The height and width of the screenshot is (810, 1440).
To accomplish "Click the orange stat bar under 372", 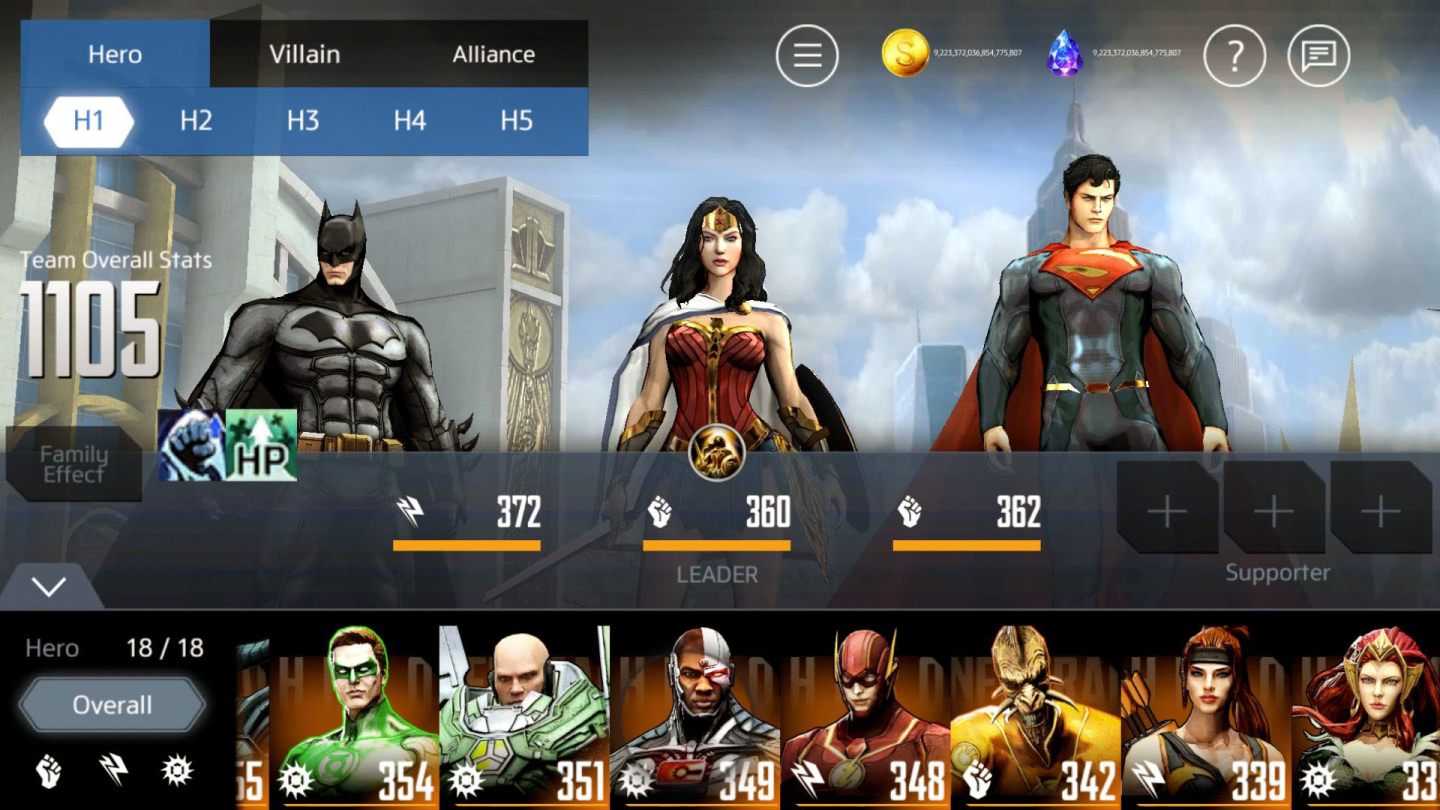I will click(466, 547).
